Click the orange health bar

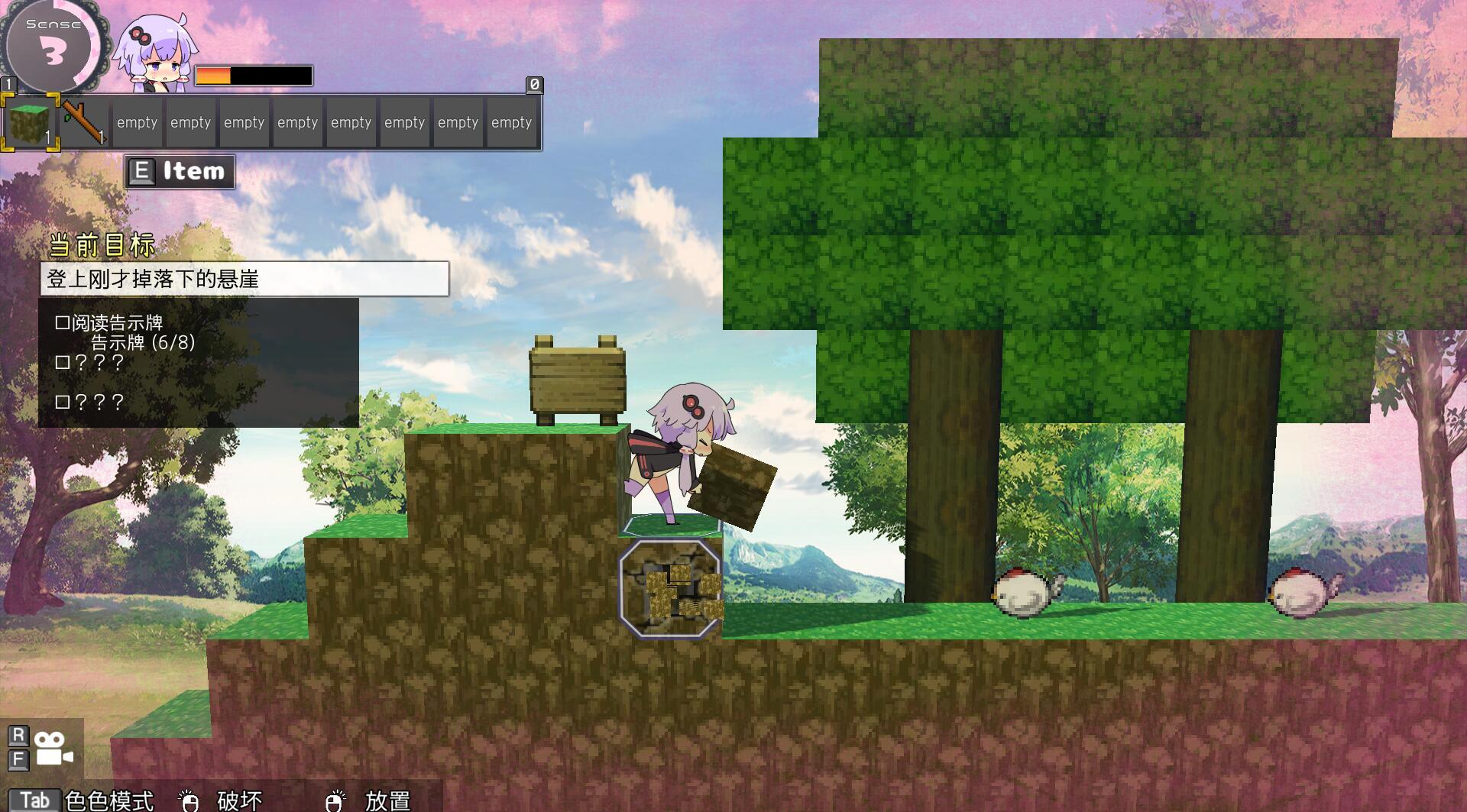point(214,74)
